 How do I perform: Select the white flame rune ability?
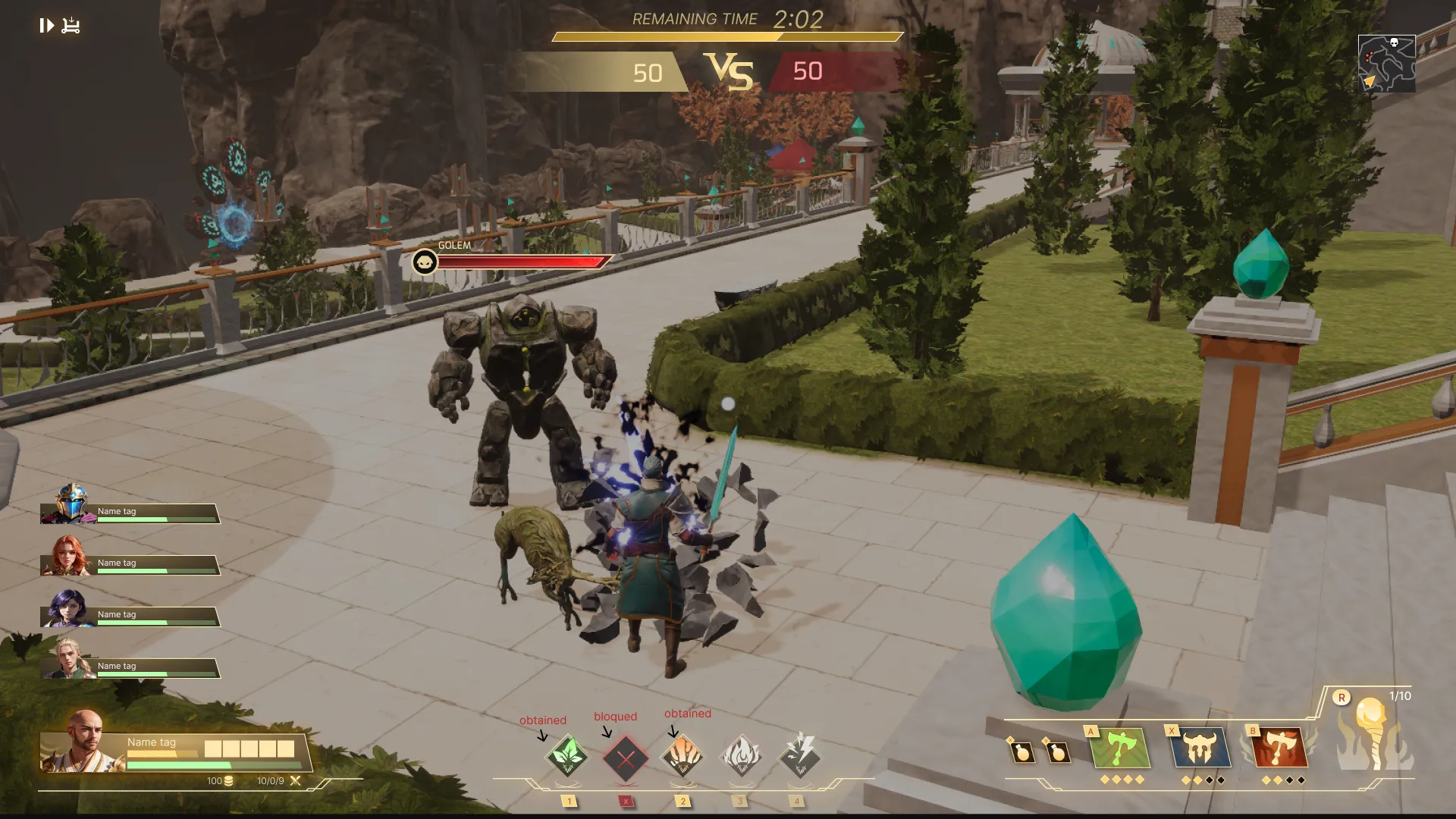coord(741,756)
